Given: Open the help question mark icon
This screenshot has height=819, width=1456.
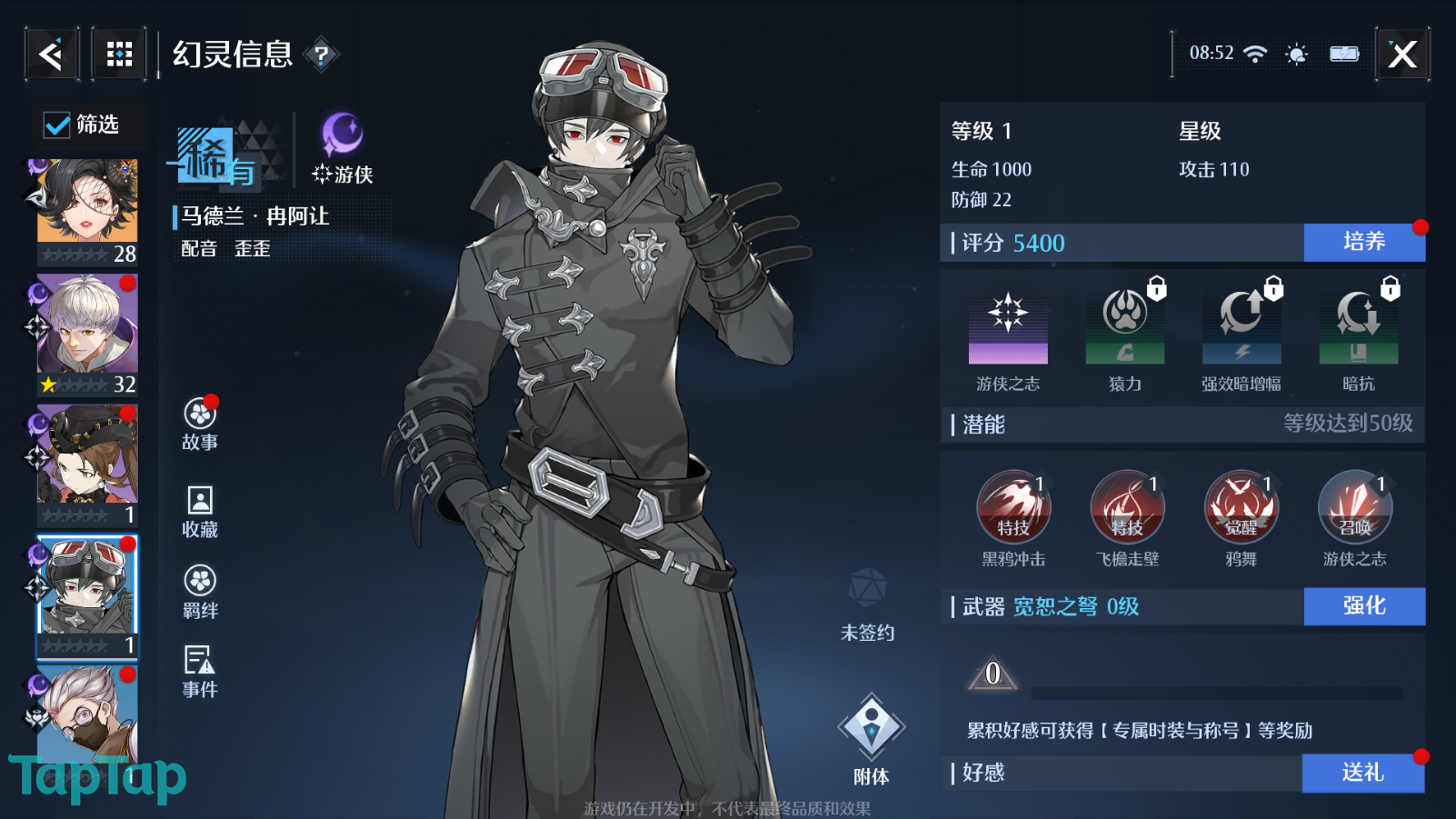Looking at the screenshot, I should 321,55.
